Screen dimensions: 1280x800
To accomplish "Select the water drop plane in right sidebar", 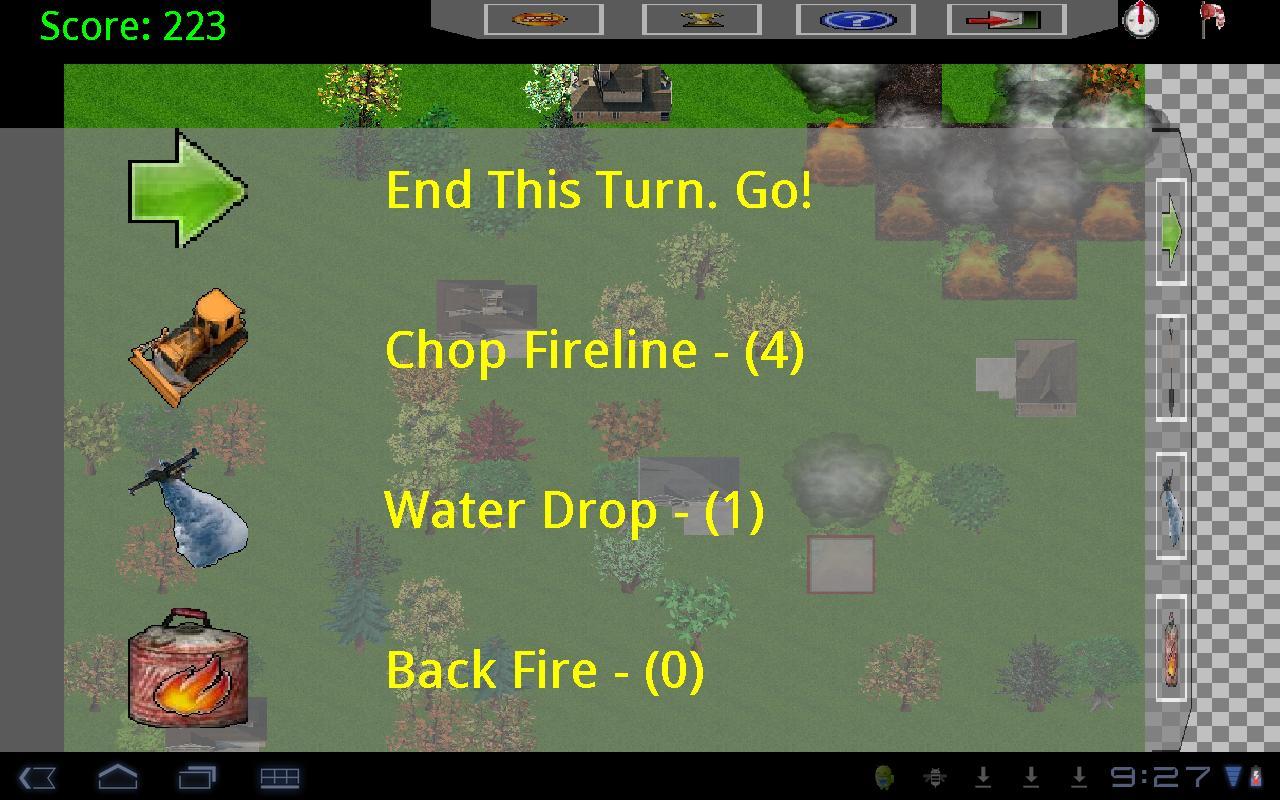I will click(1170, 510).
